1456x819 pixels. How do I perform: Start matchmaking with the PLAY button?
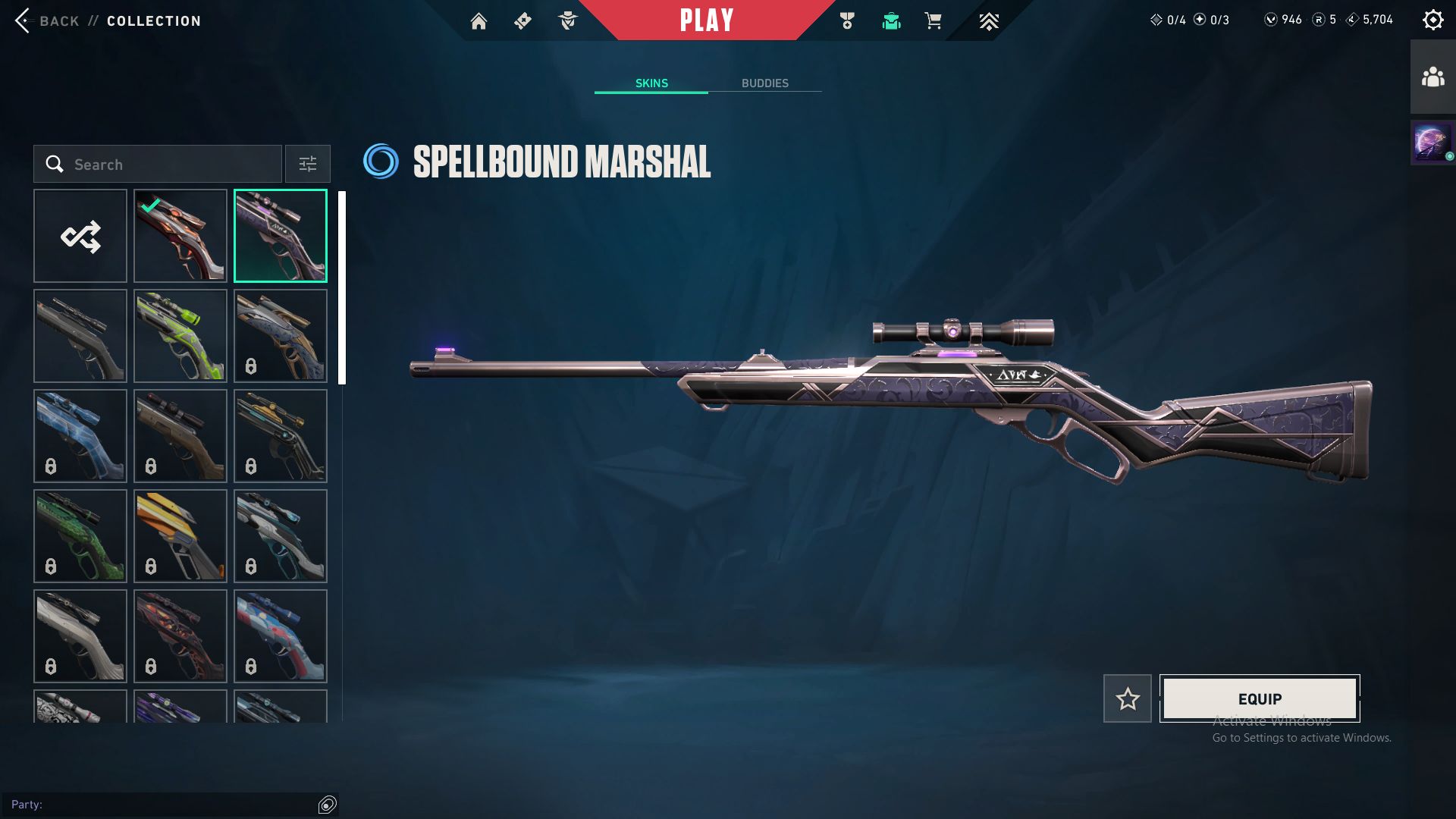click(707, 20)
